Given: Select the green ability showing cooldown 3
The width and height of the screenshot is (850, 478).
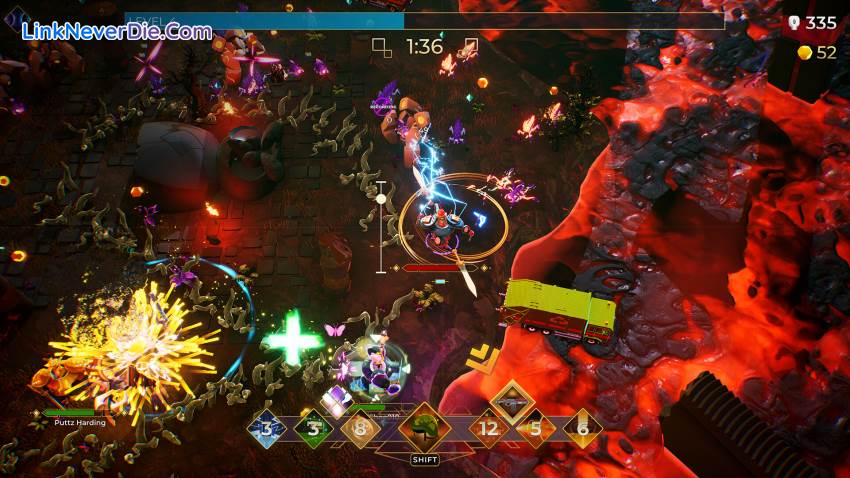Looking at the screenshot, I should coord(313,429).
